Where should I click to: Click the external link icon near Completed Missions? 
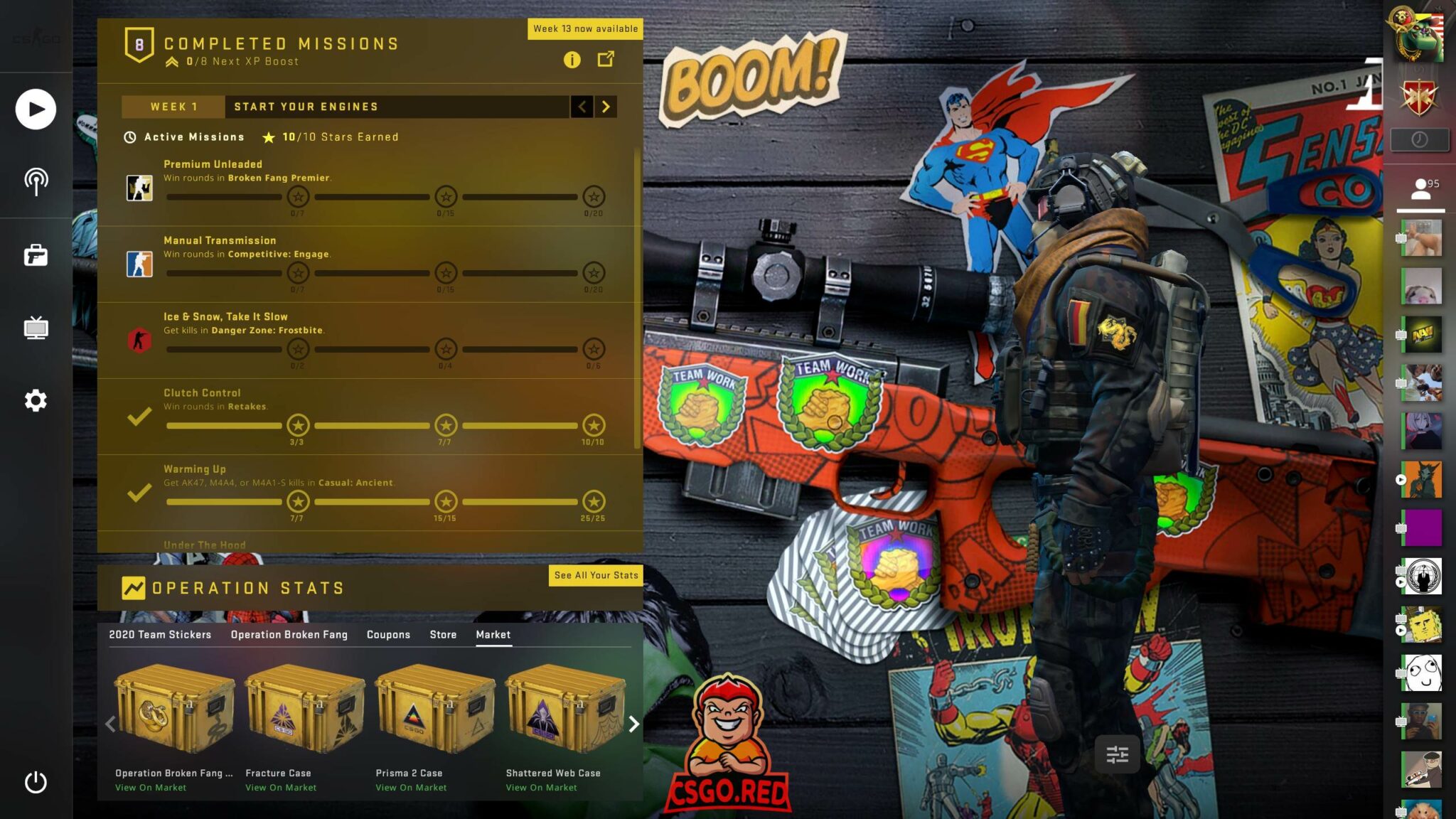pos(606,60)
